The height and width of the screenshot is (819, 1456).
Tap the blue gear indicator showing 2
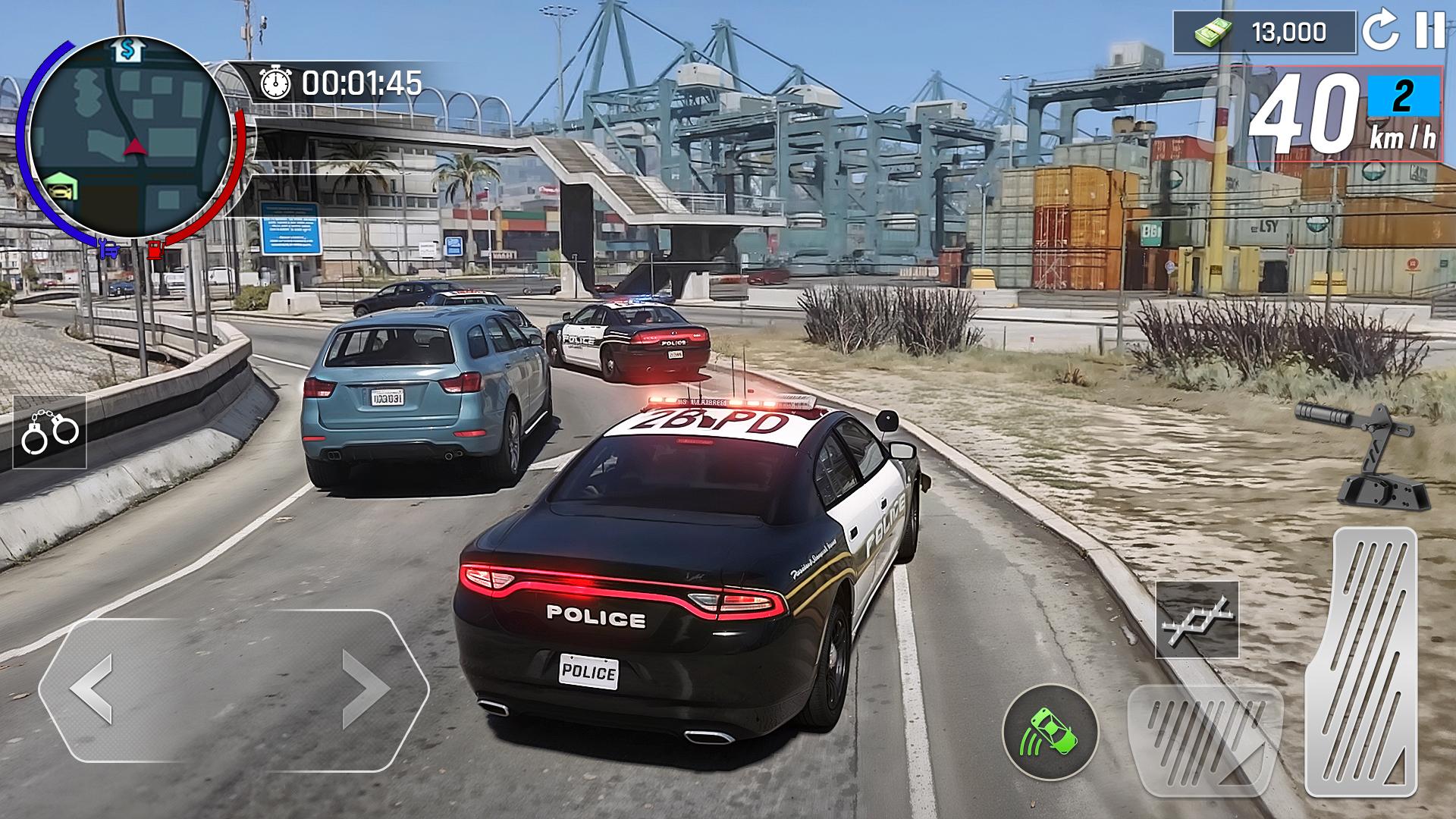pyautogui.click(x=1403, y=96)
